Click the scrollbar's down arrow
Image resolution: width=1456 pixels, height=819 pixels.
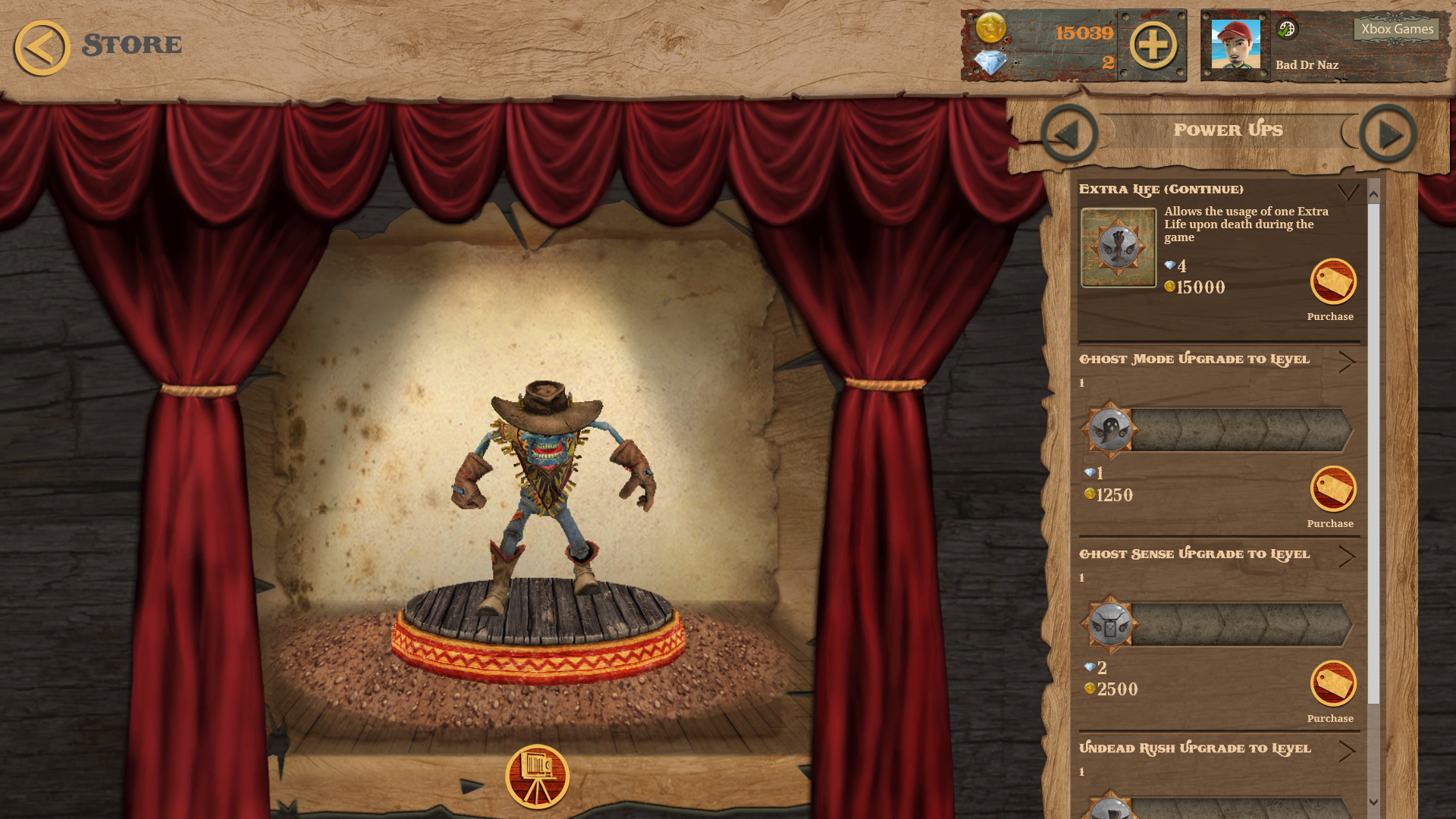click(x=1373, y=802)
